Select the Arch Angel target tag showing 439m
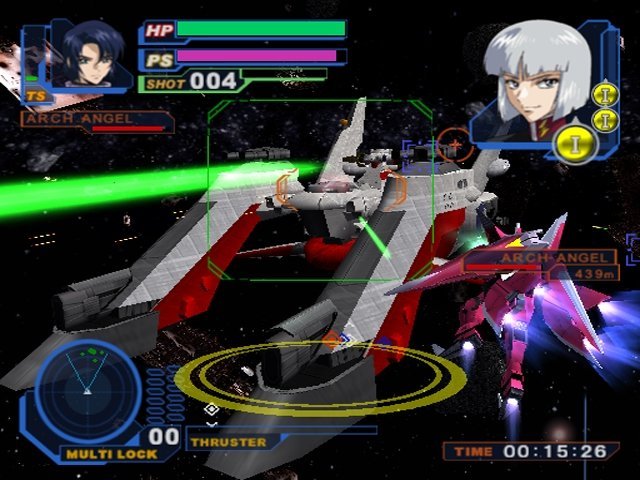Screen dimensions: 640x480 [x=556, y=264]
